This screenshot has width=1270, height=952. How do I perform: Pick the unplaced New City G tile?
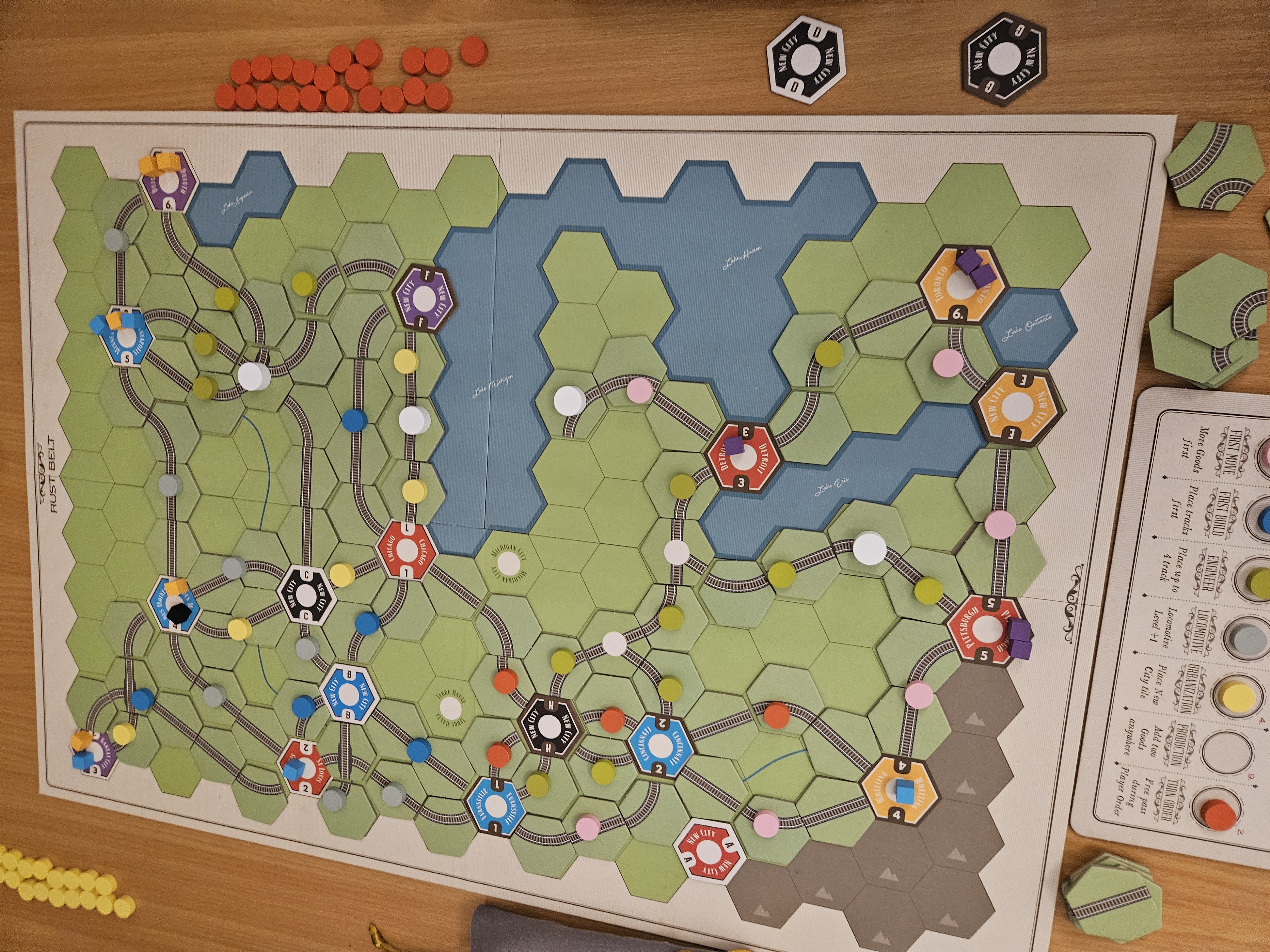point(1002,59)
